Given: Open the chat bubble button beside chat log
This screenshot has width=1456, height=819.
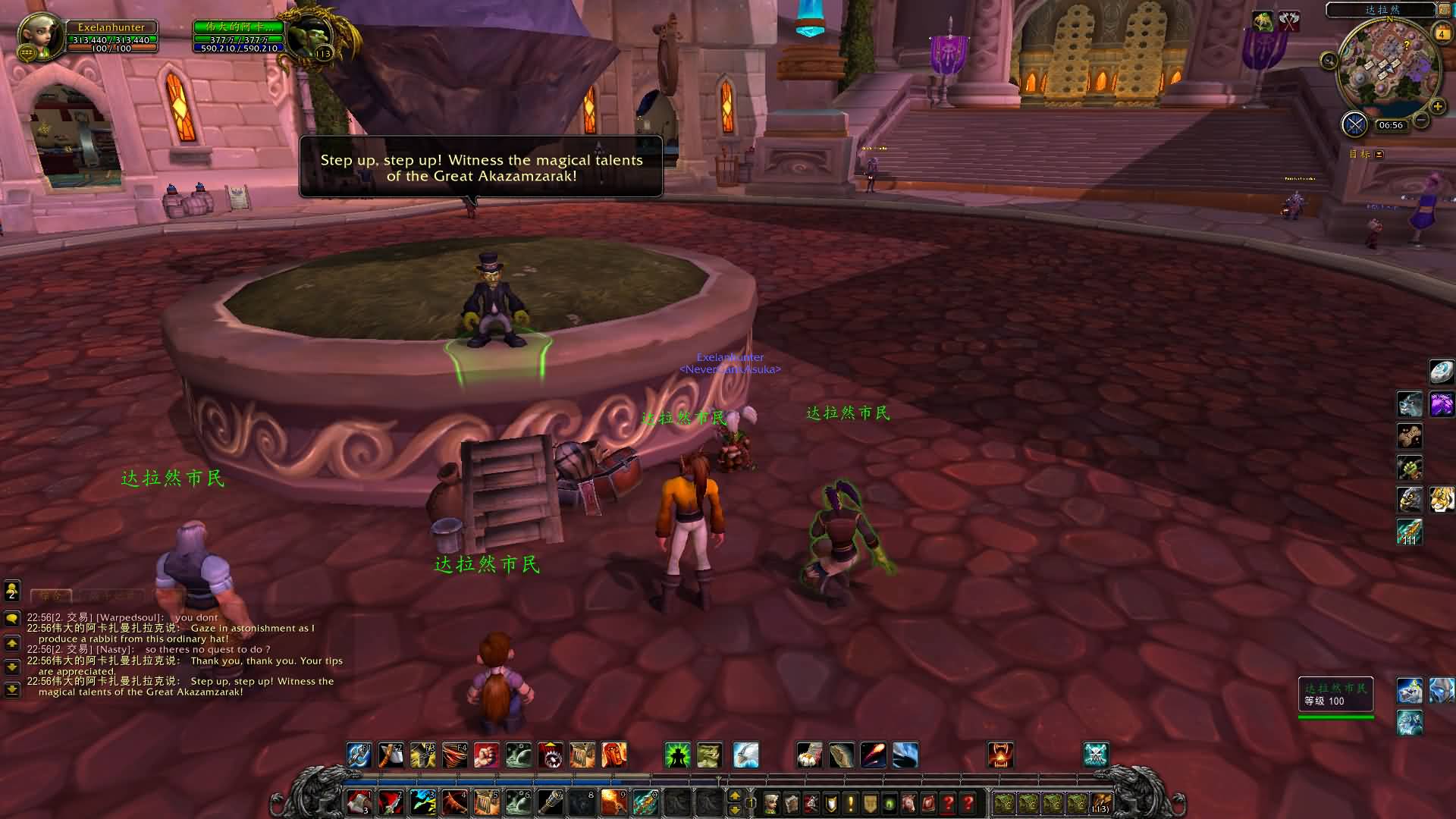Looking at the screenshot, I should (x=12, y=619).
